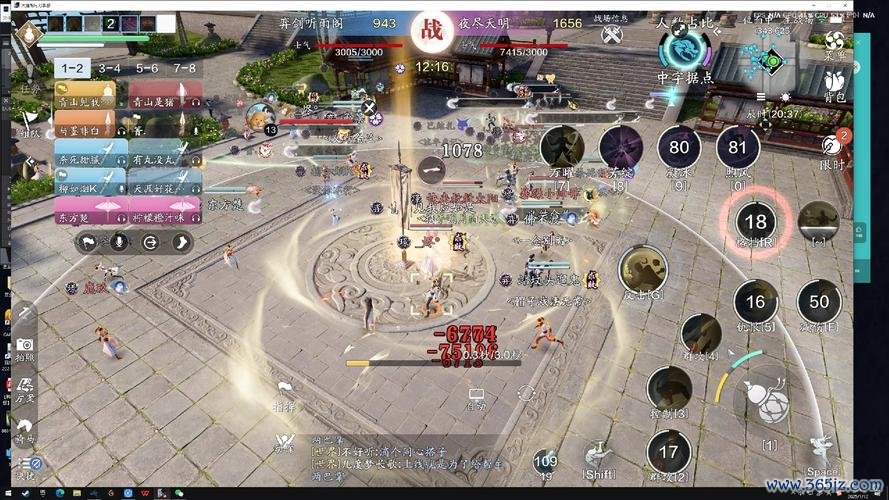
Task: Toggle the microphone button under the team list
Action: point(119,241)
